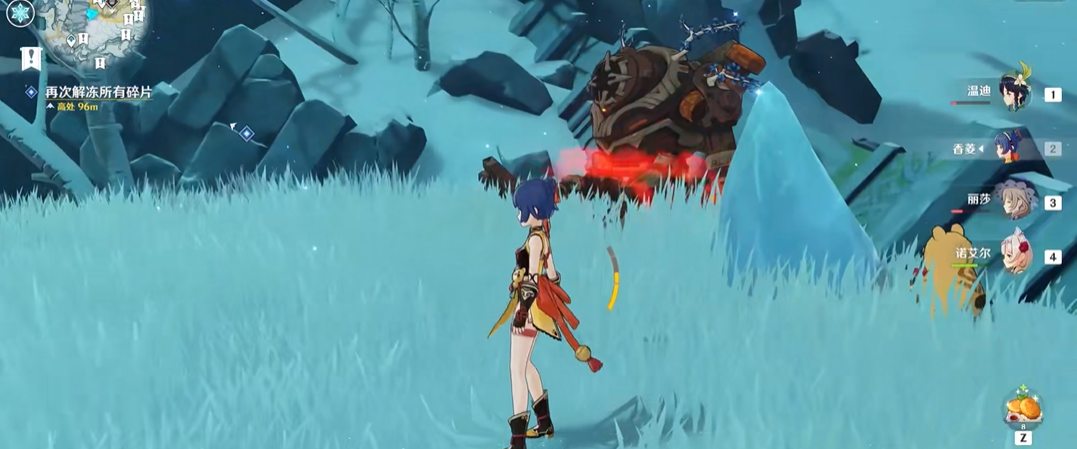Select party member 香菱
This screenshot has width=1077, height=449.
point(1013,148)
